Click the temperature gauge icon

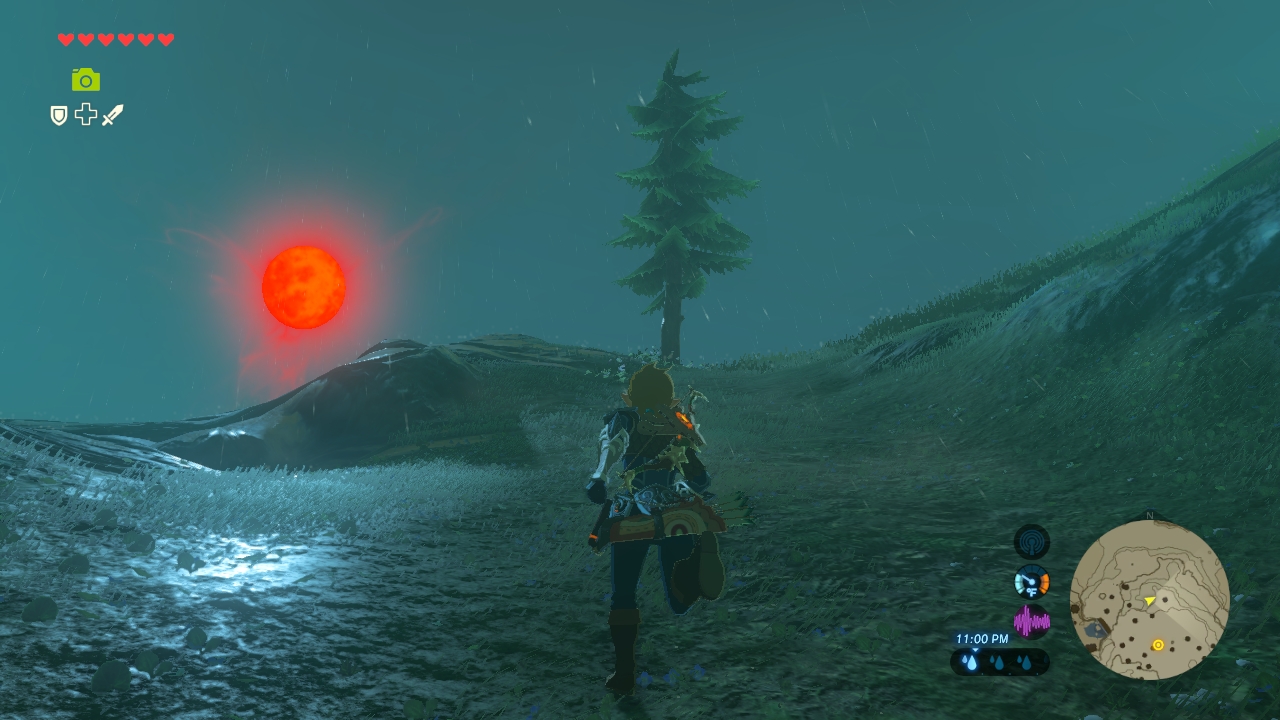[x=1031, y=582]
